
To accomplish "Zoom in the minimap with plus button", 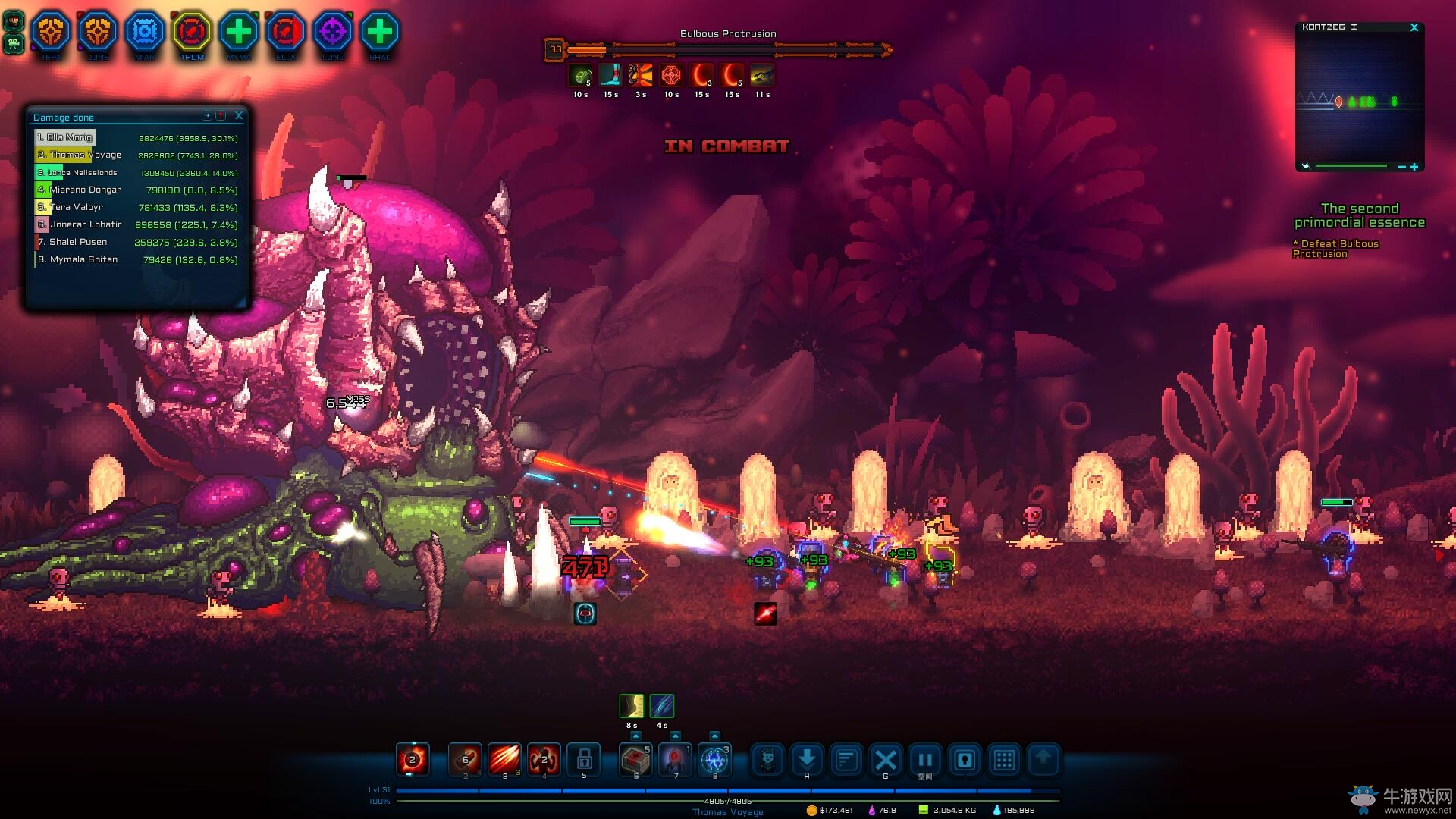I will click(x=1414, y=167).
